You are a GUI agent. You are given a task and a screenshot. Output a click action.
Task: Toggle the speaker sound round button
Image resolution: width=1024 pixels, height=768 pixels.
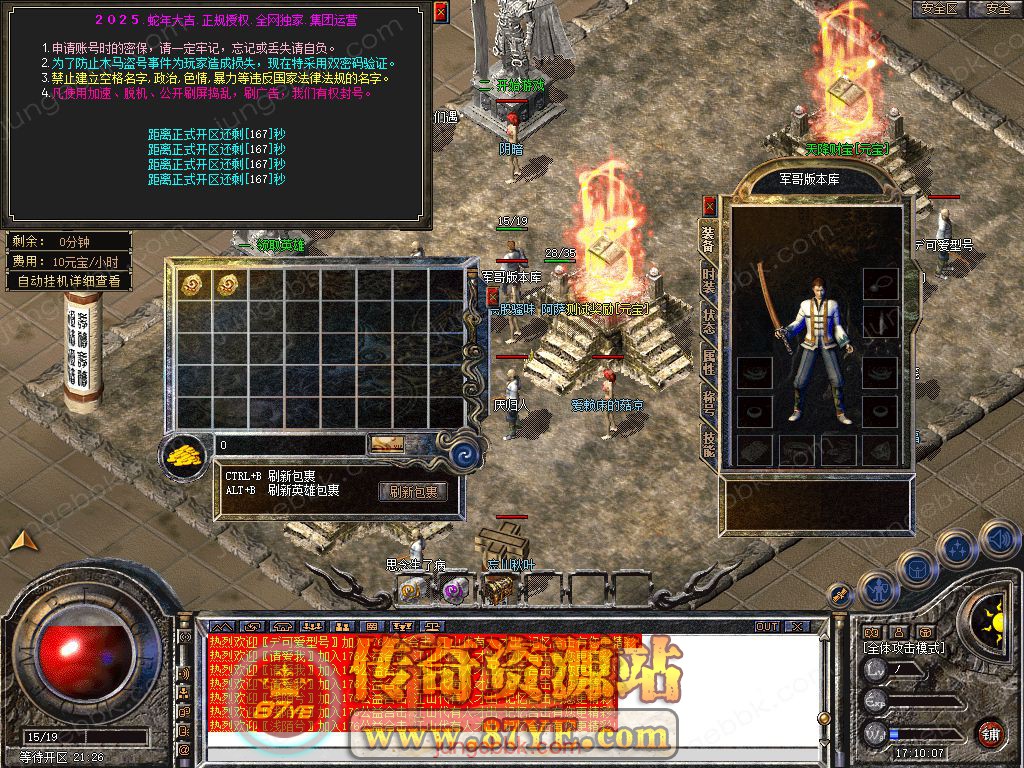tap(998, 540)
